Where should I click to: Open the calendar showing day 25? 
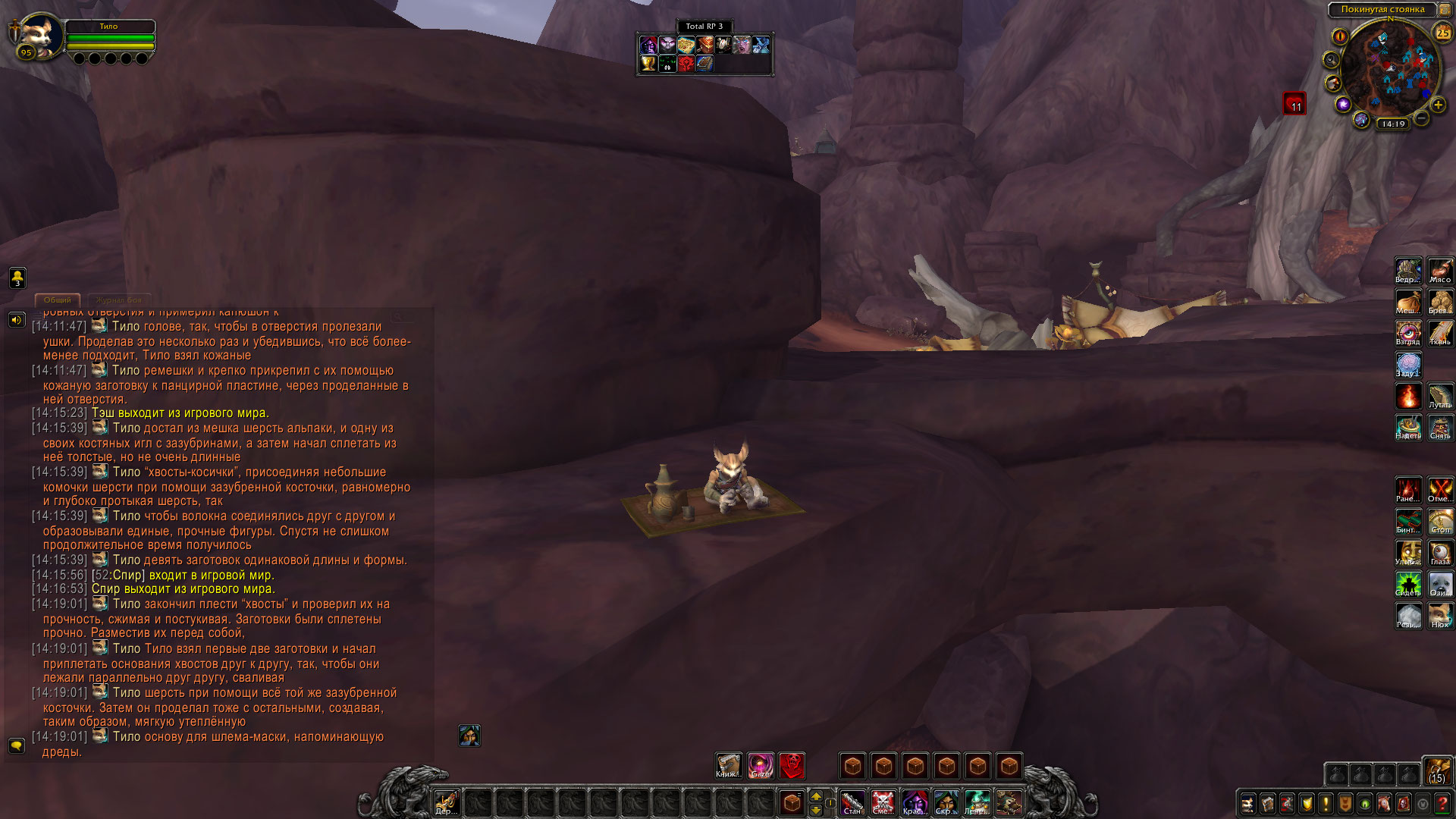tap(1442, 32)
